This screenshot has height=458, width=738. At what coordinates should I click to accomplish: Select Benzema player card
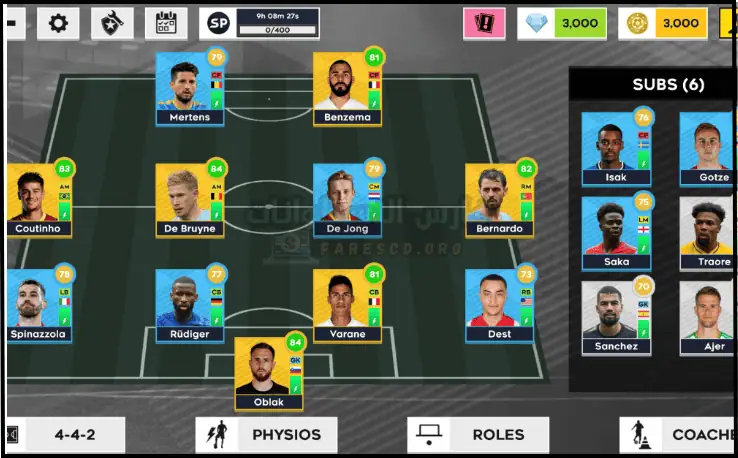(347, 88)
